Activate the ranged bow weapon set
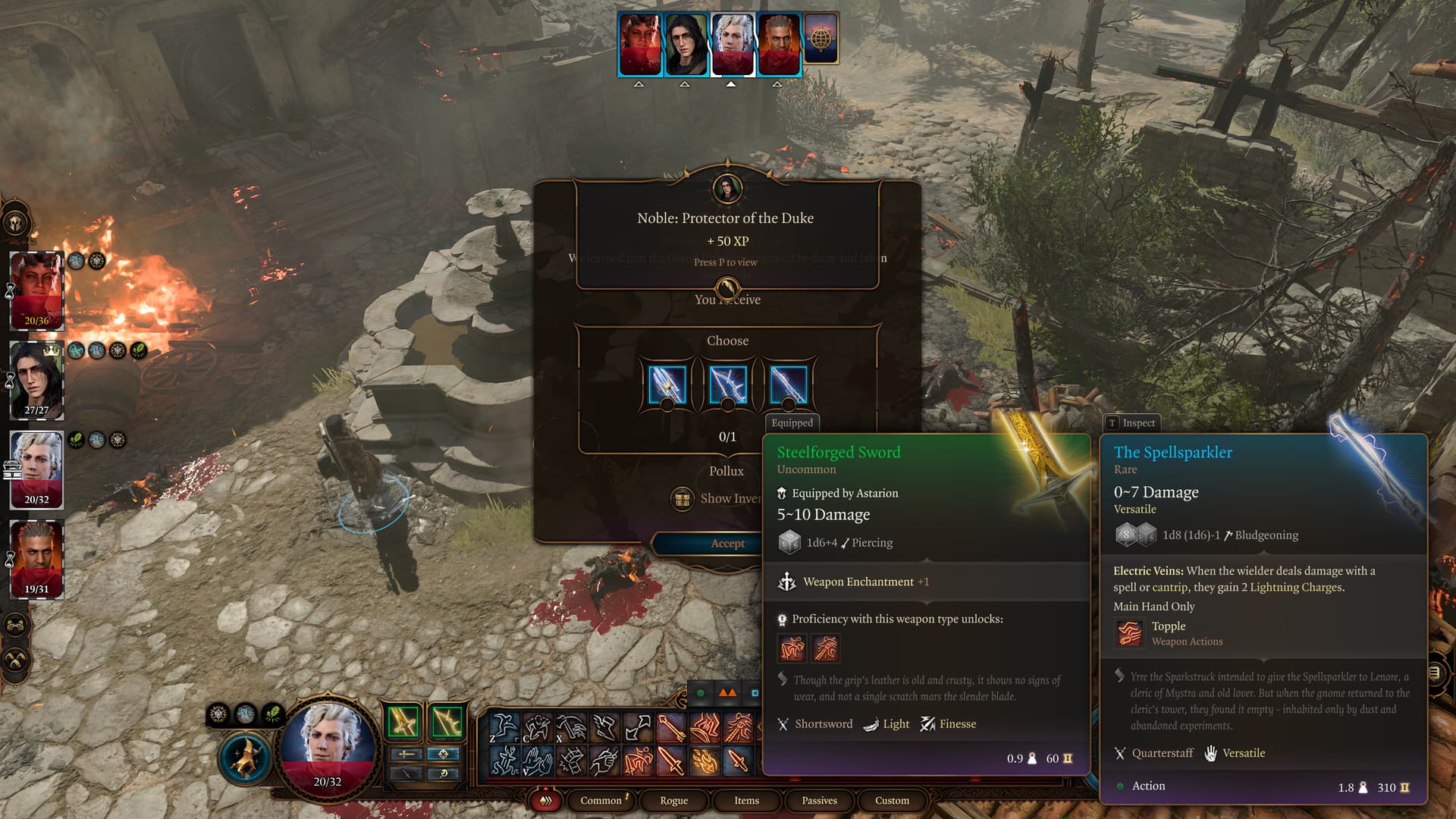The image size is (1456, 819). [447, 721]
